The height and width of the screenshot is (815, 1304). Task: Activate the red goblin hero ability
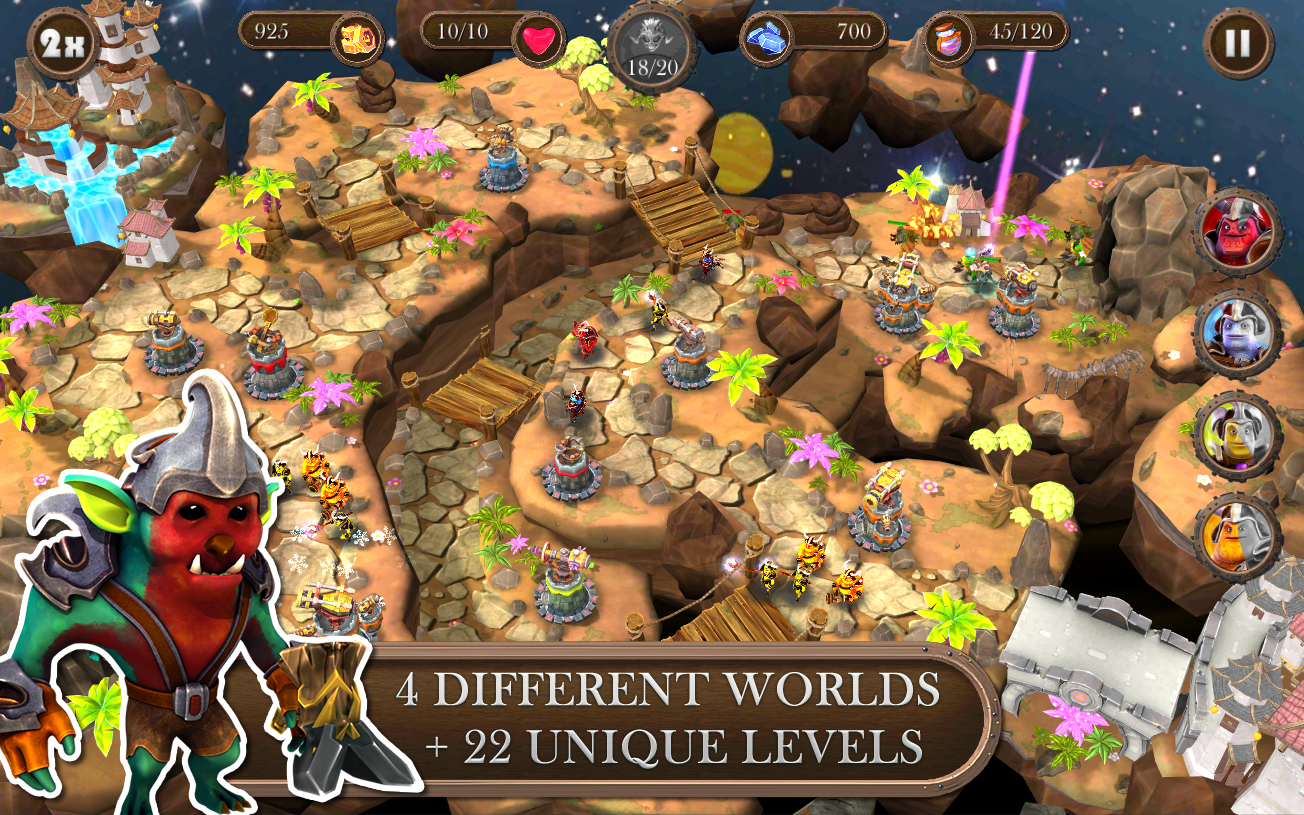click(x=1237, y=235)
